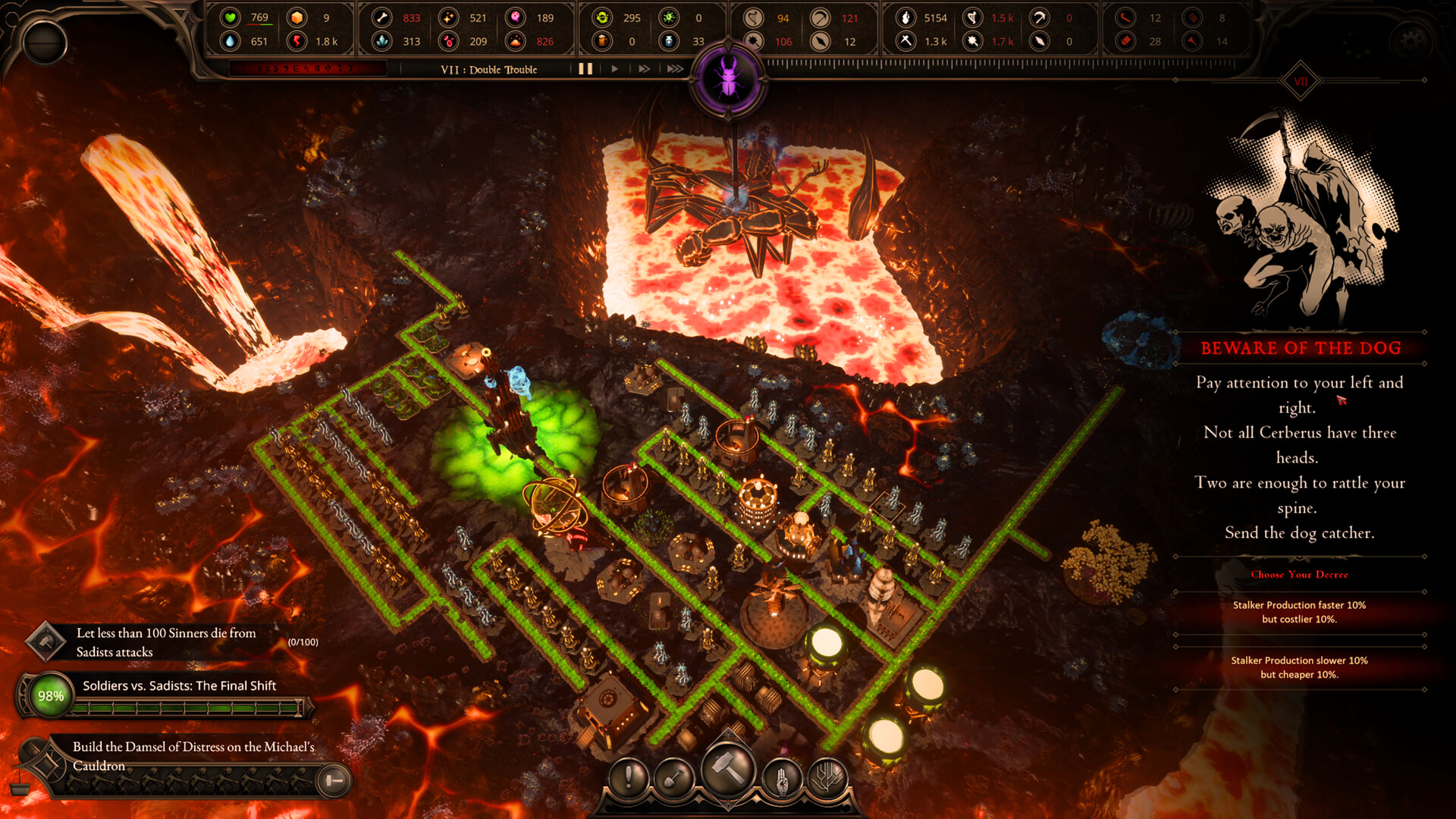
Task: Set game to triple fast-forward speed
Action: pyautogui.click(x=674, y=69)
